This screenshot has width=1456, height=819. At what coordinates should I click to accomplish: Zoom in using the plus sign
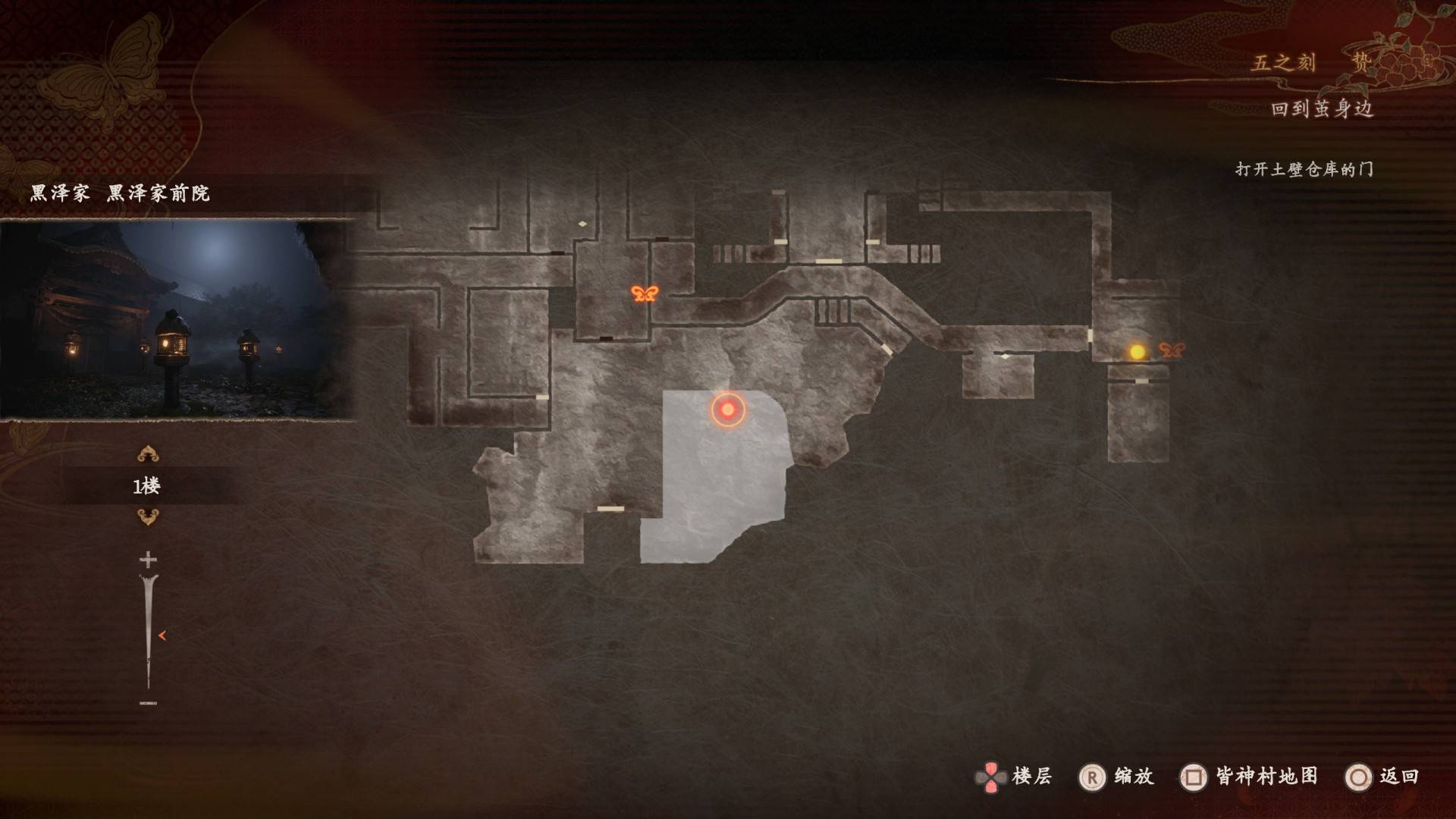click(148, 560)
